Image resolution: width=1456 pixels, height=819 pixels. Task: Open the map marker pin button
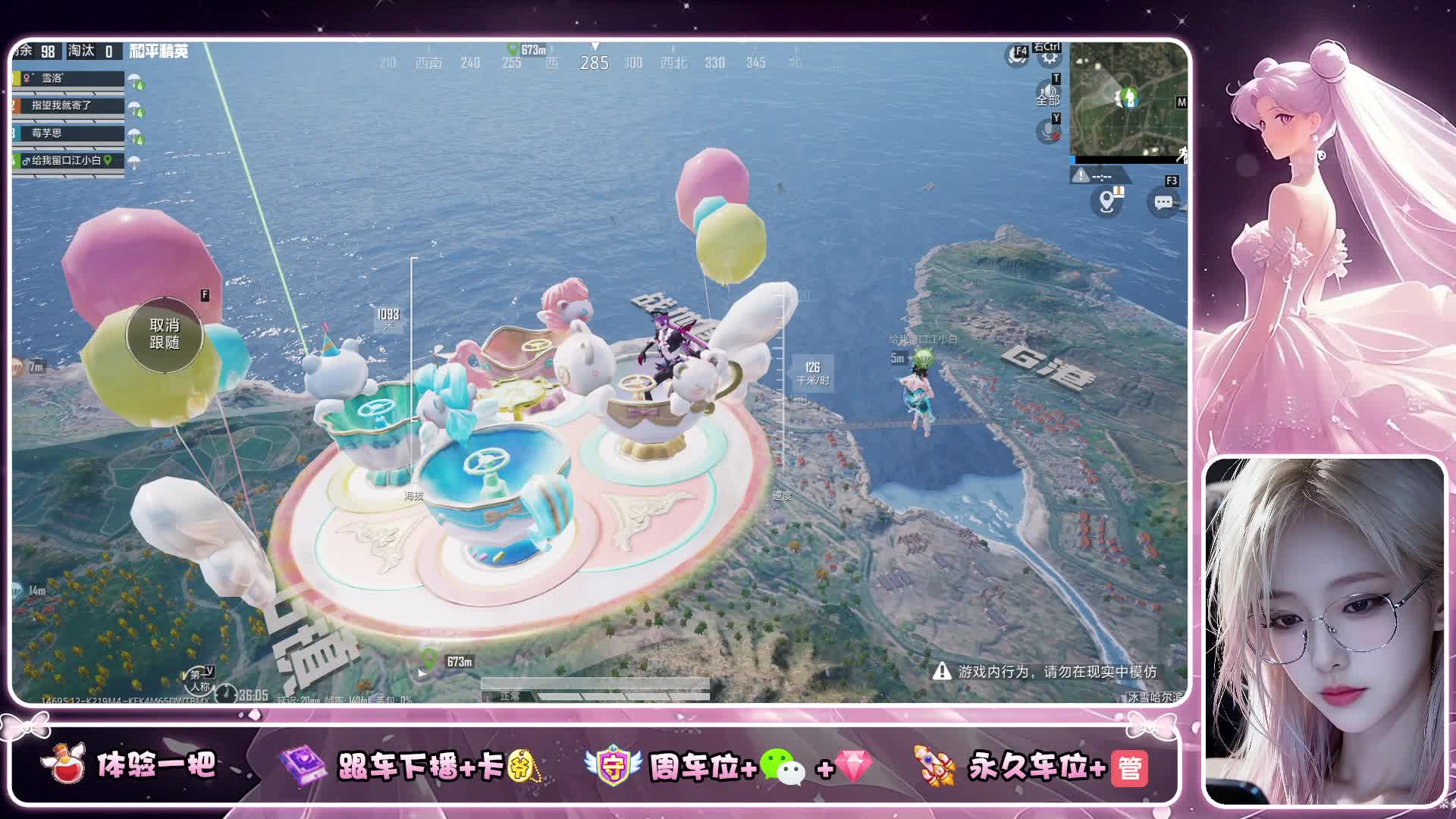coord(1108,202)
